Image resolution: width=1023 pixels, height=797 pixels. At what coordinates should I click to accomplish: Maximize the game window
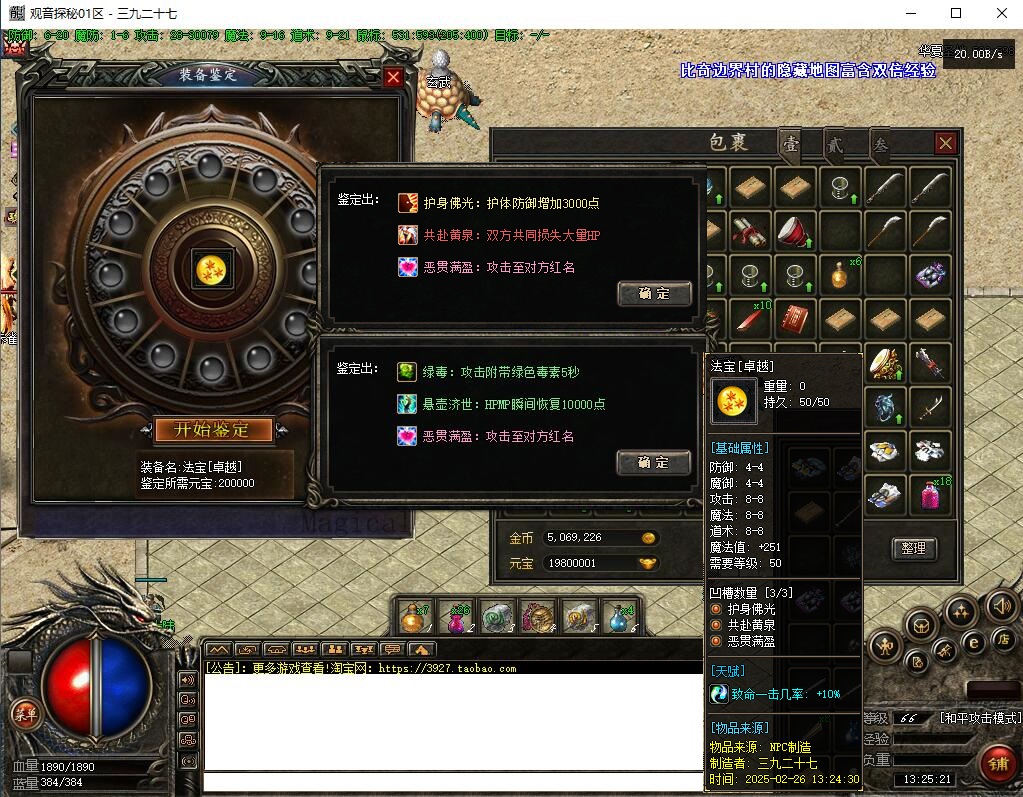pos(955,13)
